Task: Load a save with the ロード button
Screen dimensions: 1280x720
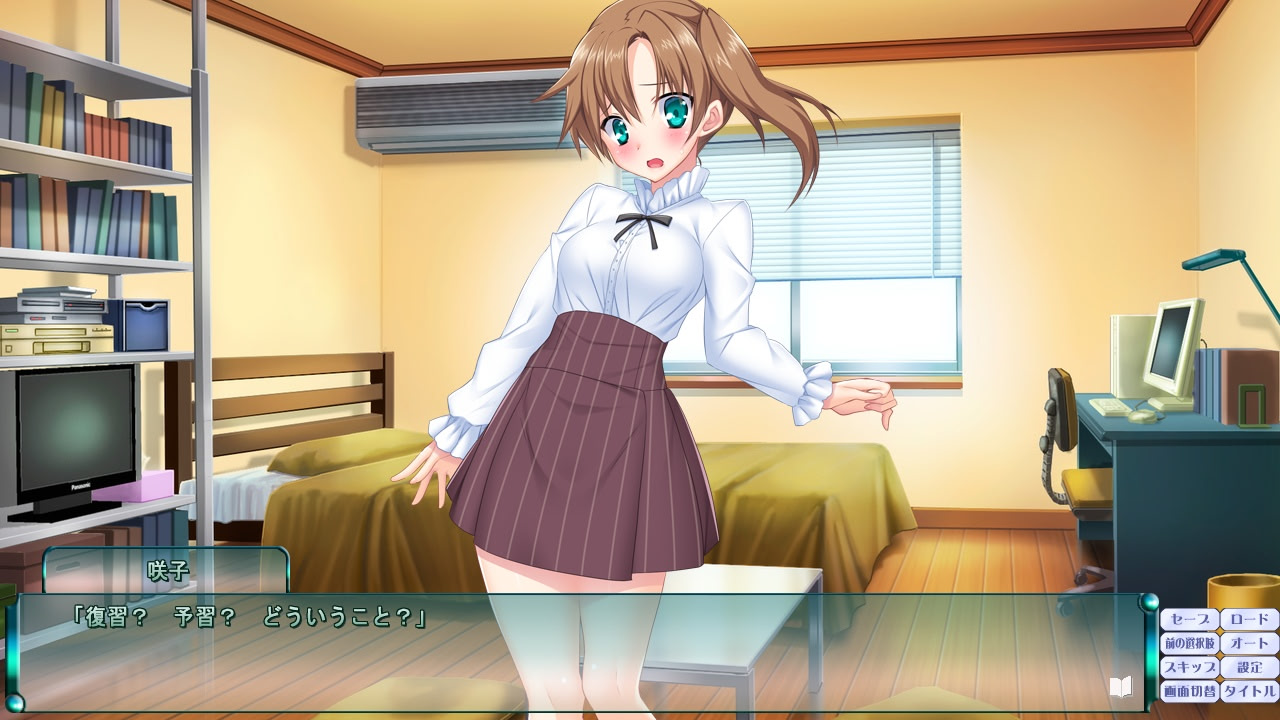Action: tap(1248, 618)
